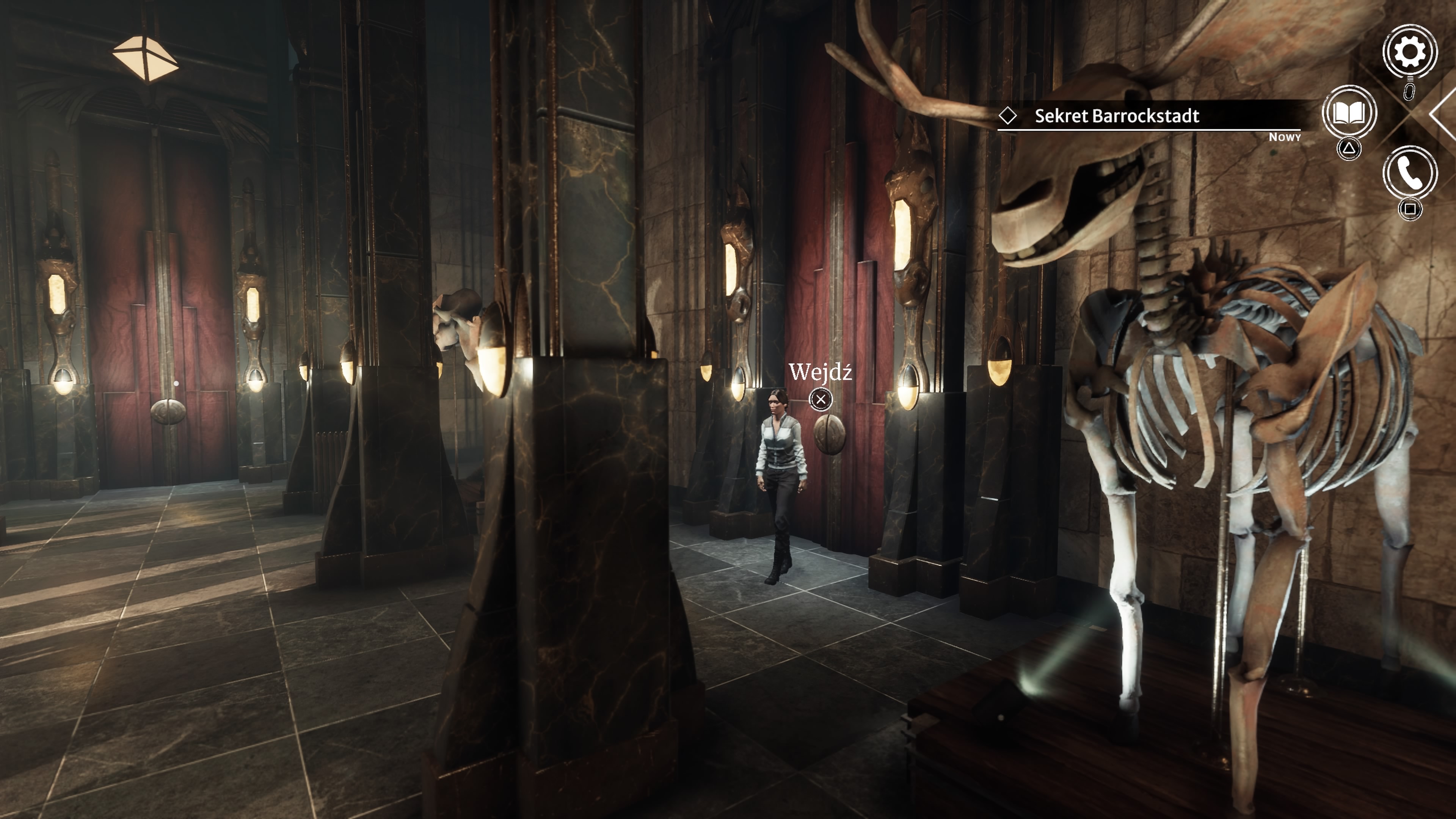
Task: Click the Nowy quest status label
Action: [x=1285, y=137]
